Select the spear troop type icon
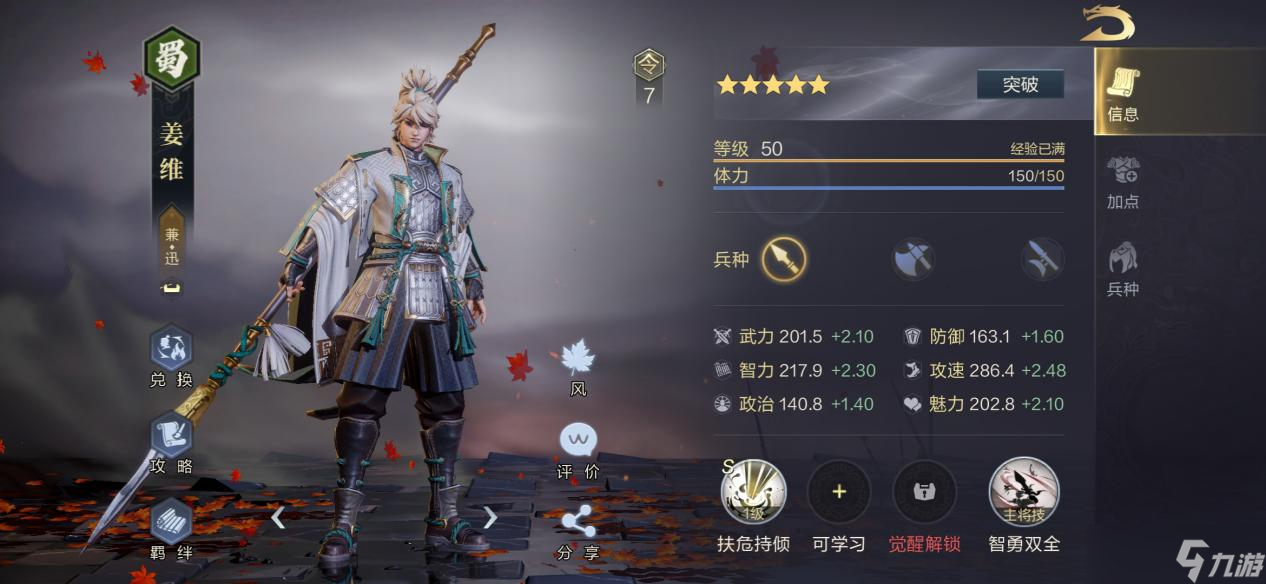The height and width of the screenshot is (584, 1266). [x=783, y=260]
